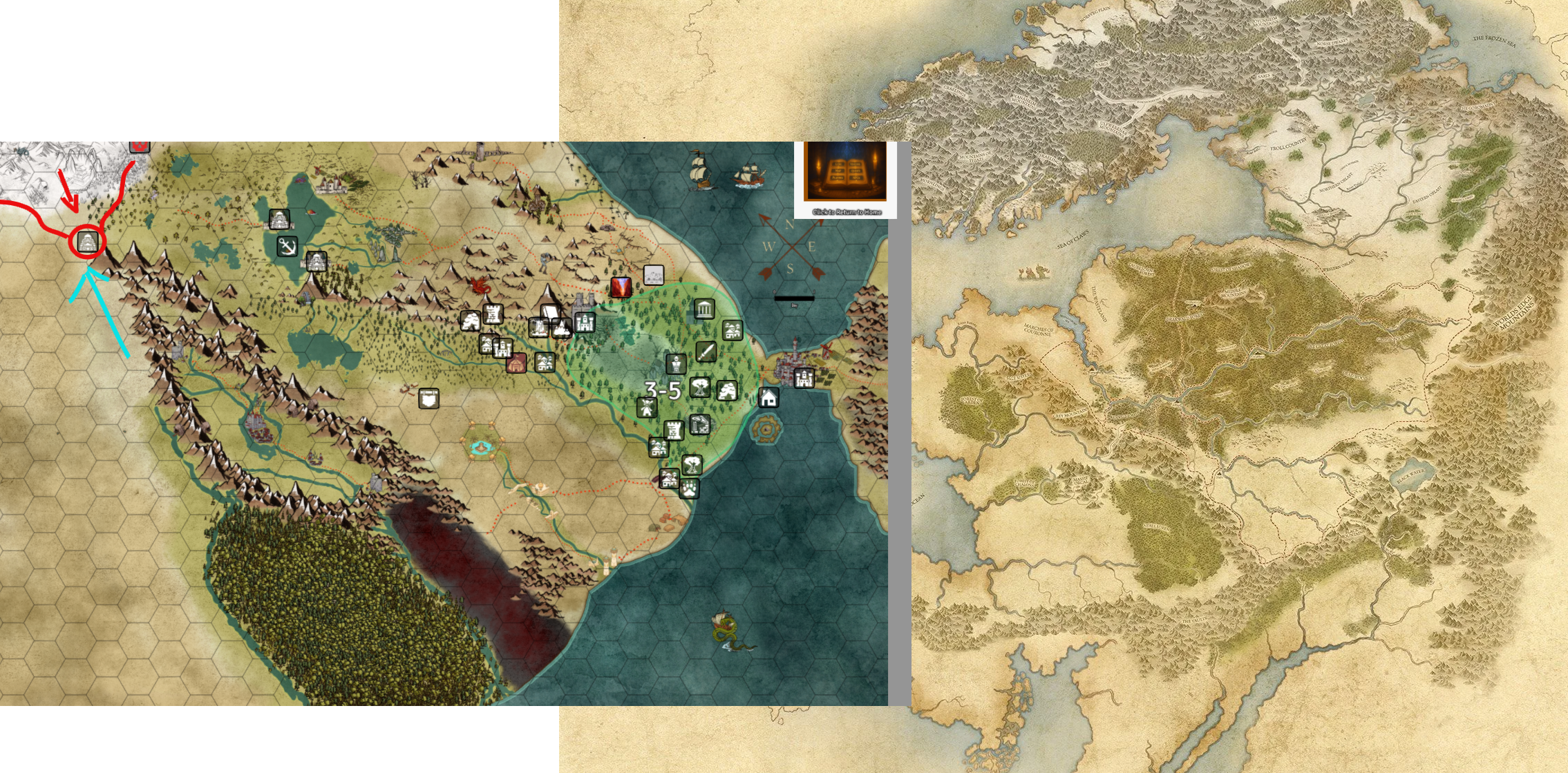Screen dimensions: 1568x773
Task: Select the windmill marker in the green territory
Action: 646,408
